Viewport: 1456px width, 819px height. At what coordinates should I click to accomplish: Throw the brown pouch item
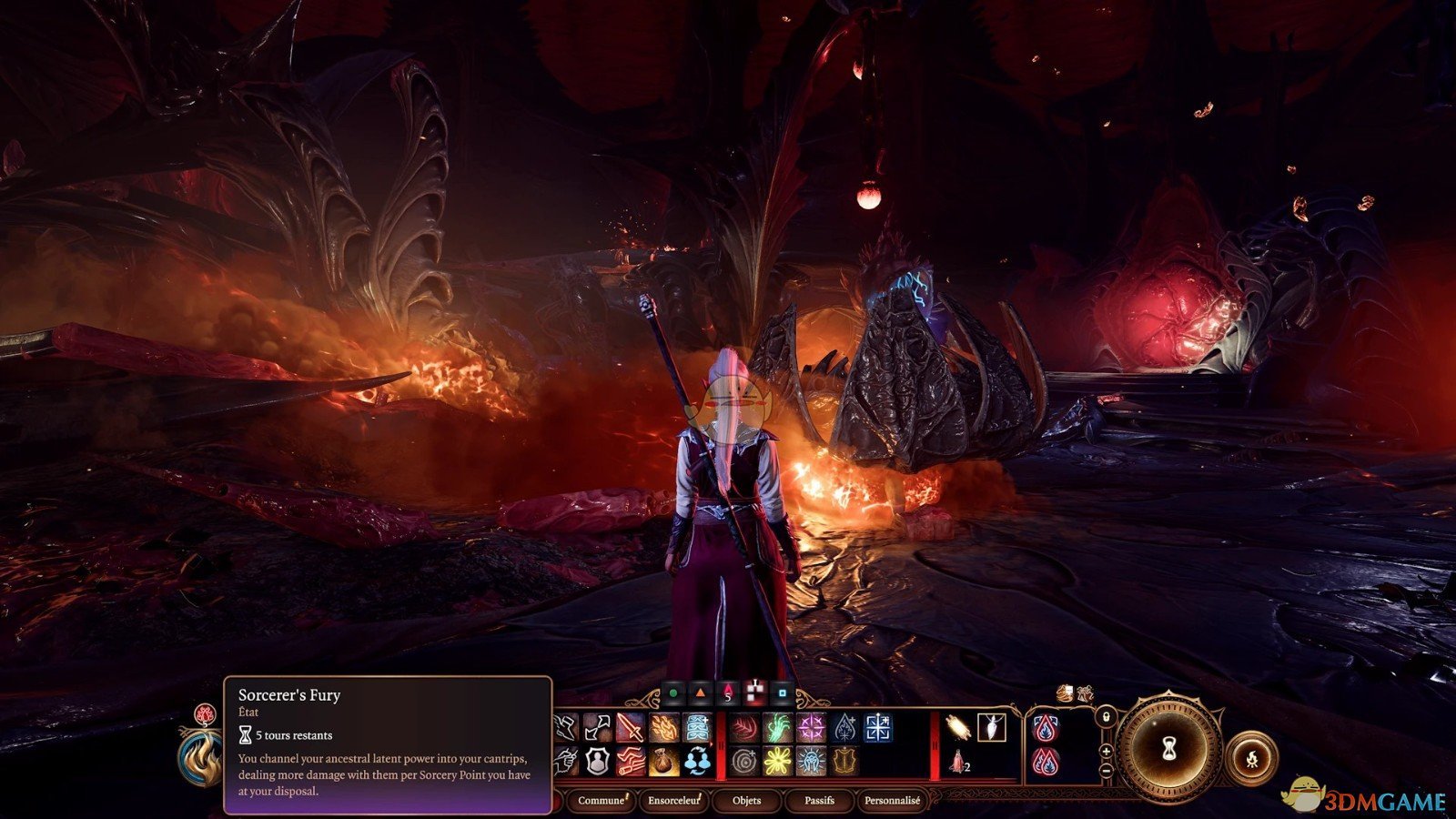coord(663,761)
